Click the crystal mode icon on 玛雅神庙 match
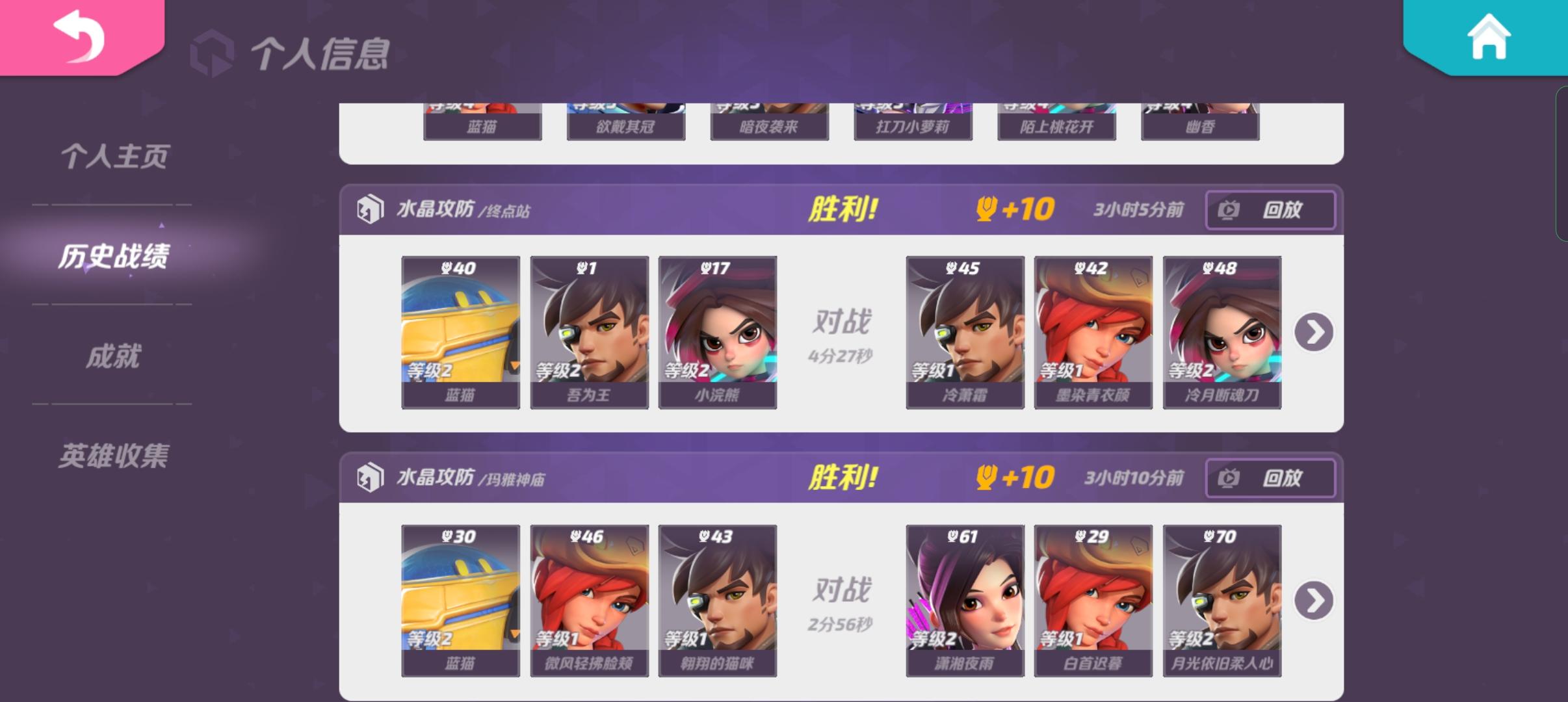The image size is (1568, 702). [x=371, y=477]
